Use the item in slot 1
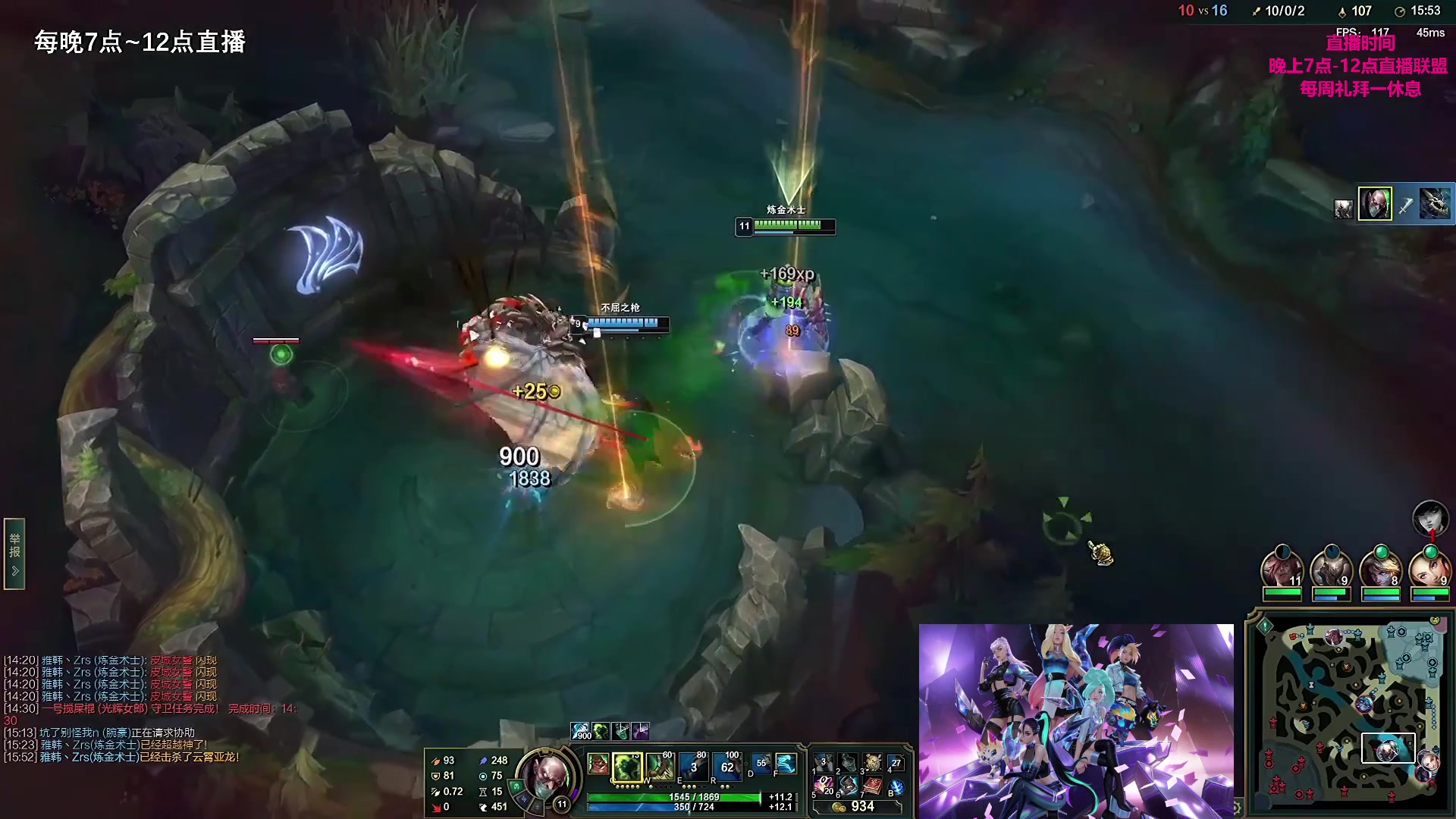The image size is (1456, 819). (824, 763)
